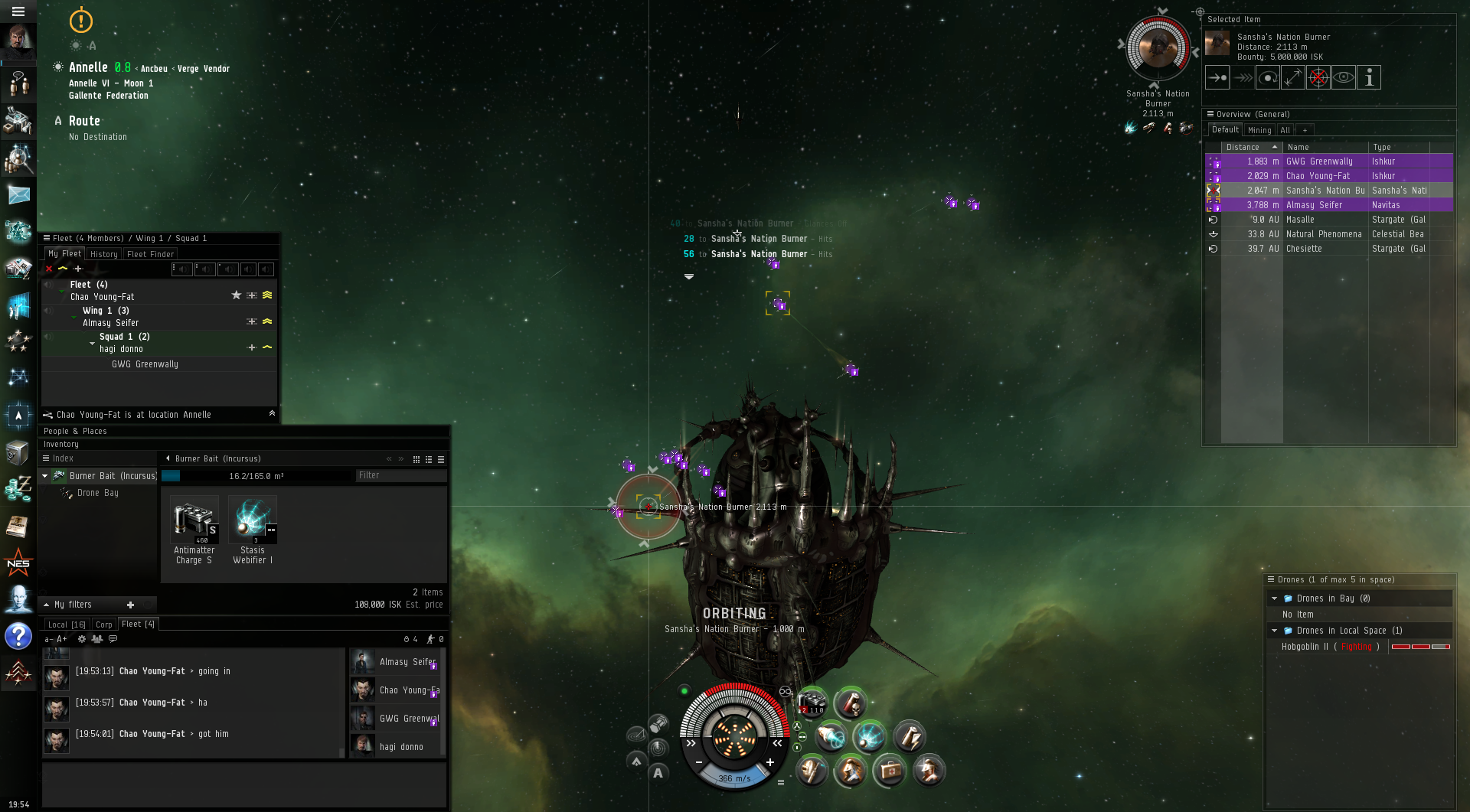Select GWG Greenwally in fleet list
This screenshot has height=812, width=1470.
coord(145,364)
